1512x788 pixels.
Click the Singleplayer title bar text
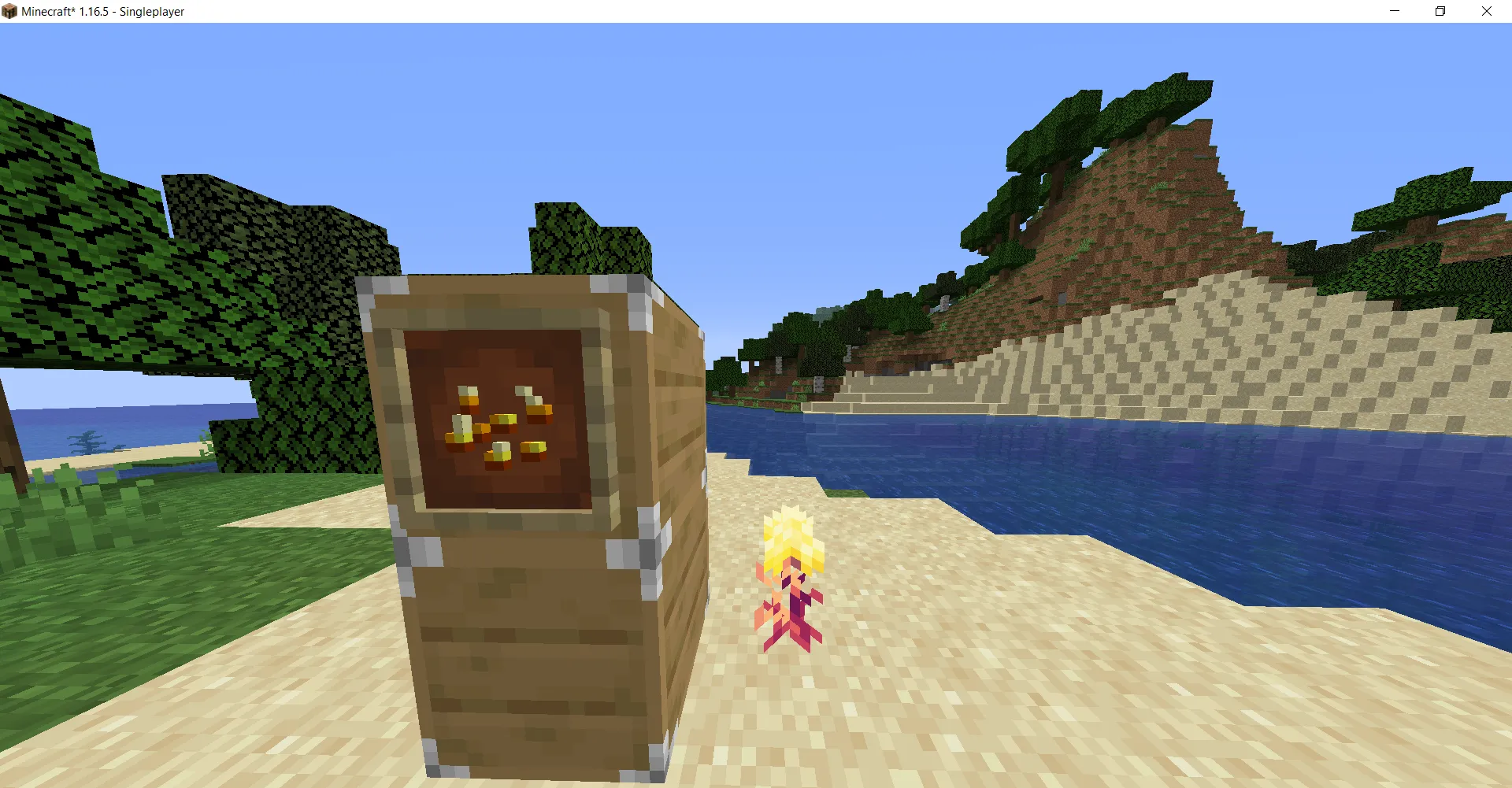point(150,11)
